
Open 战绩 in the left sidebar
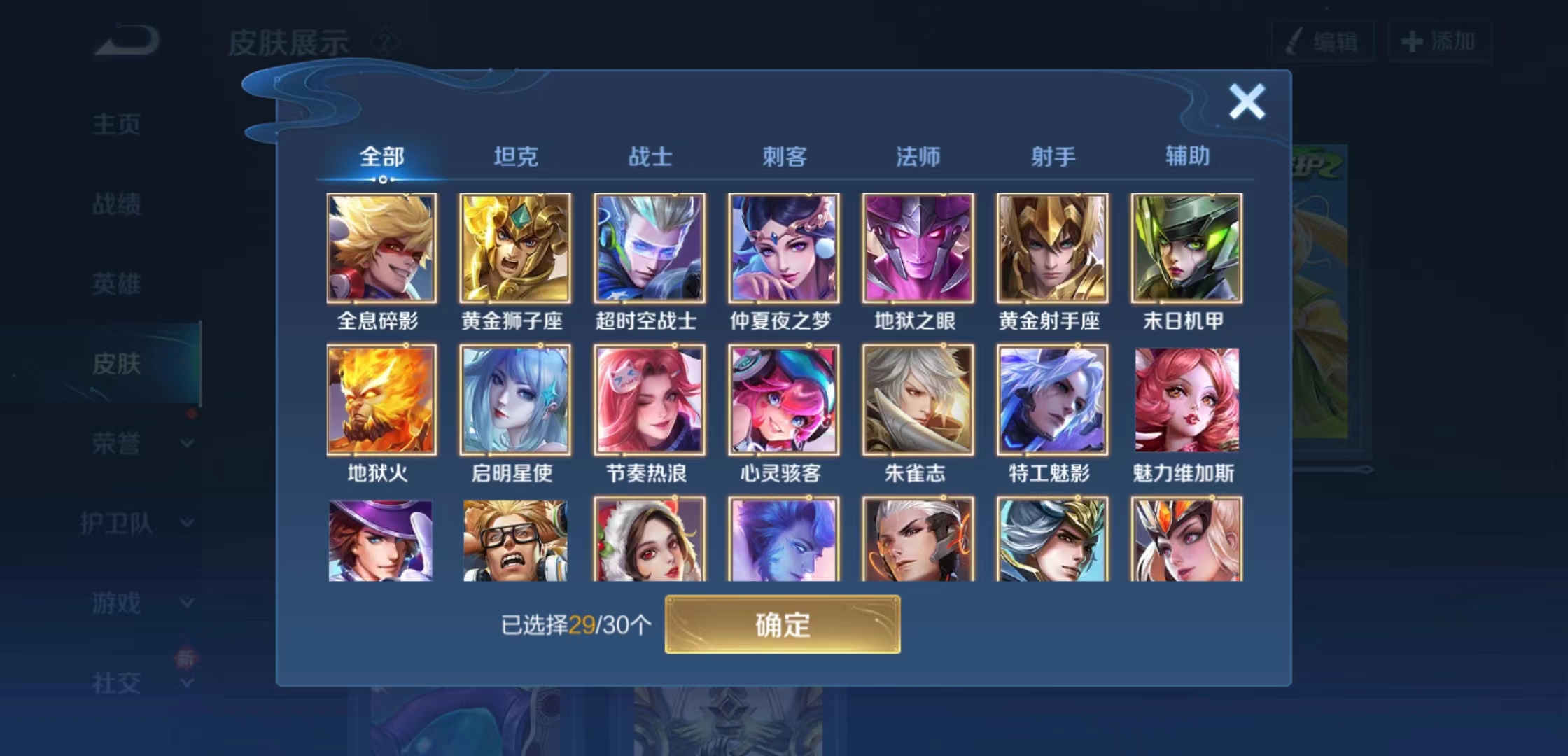coord(115,204)
